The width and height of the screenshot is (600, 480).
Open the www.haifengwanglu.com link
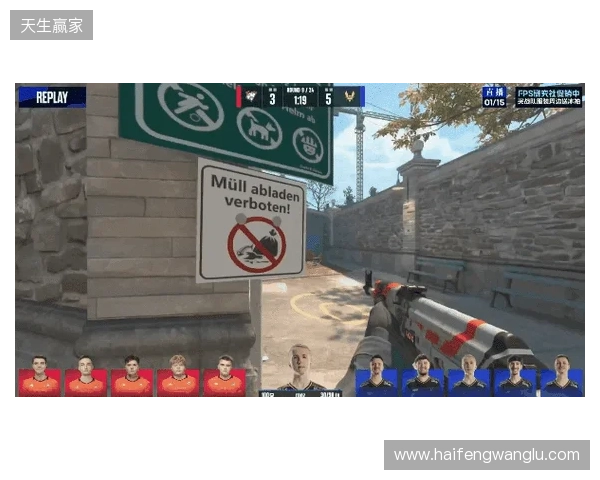pos(487,455)
